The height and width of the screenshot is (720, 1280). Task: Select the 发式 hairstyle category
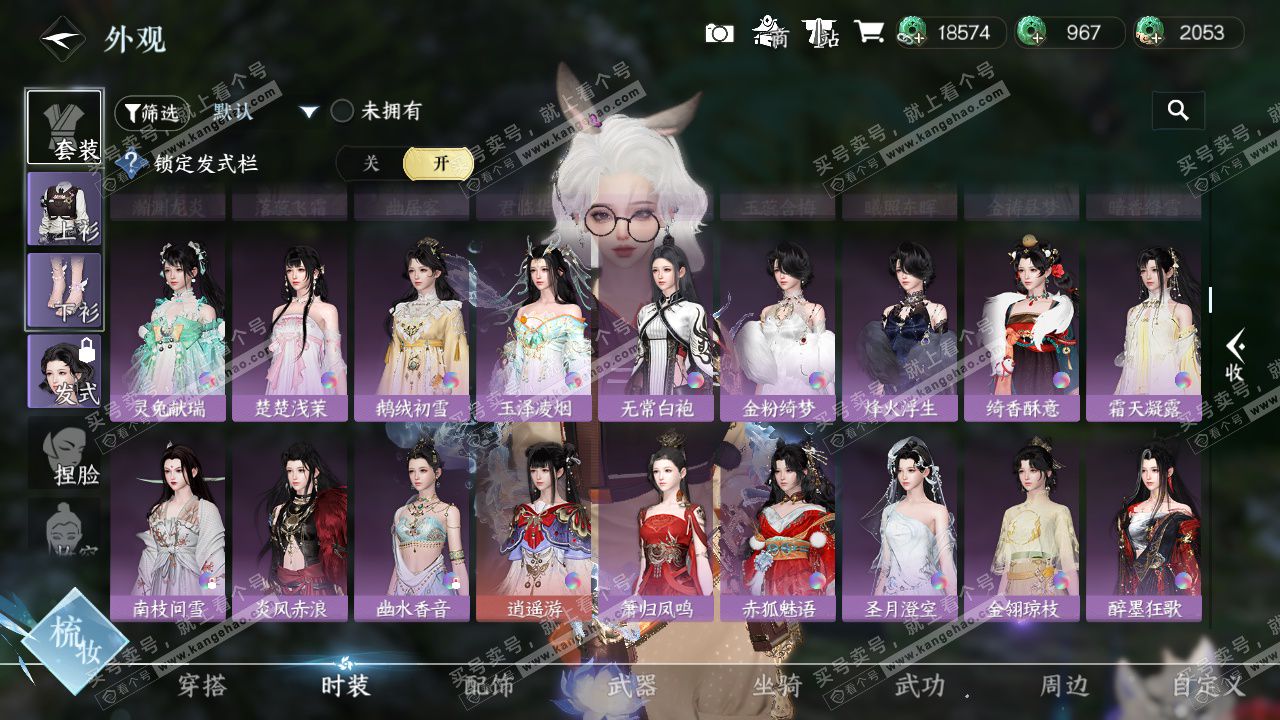click(64, 371)
